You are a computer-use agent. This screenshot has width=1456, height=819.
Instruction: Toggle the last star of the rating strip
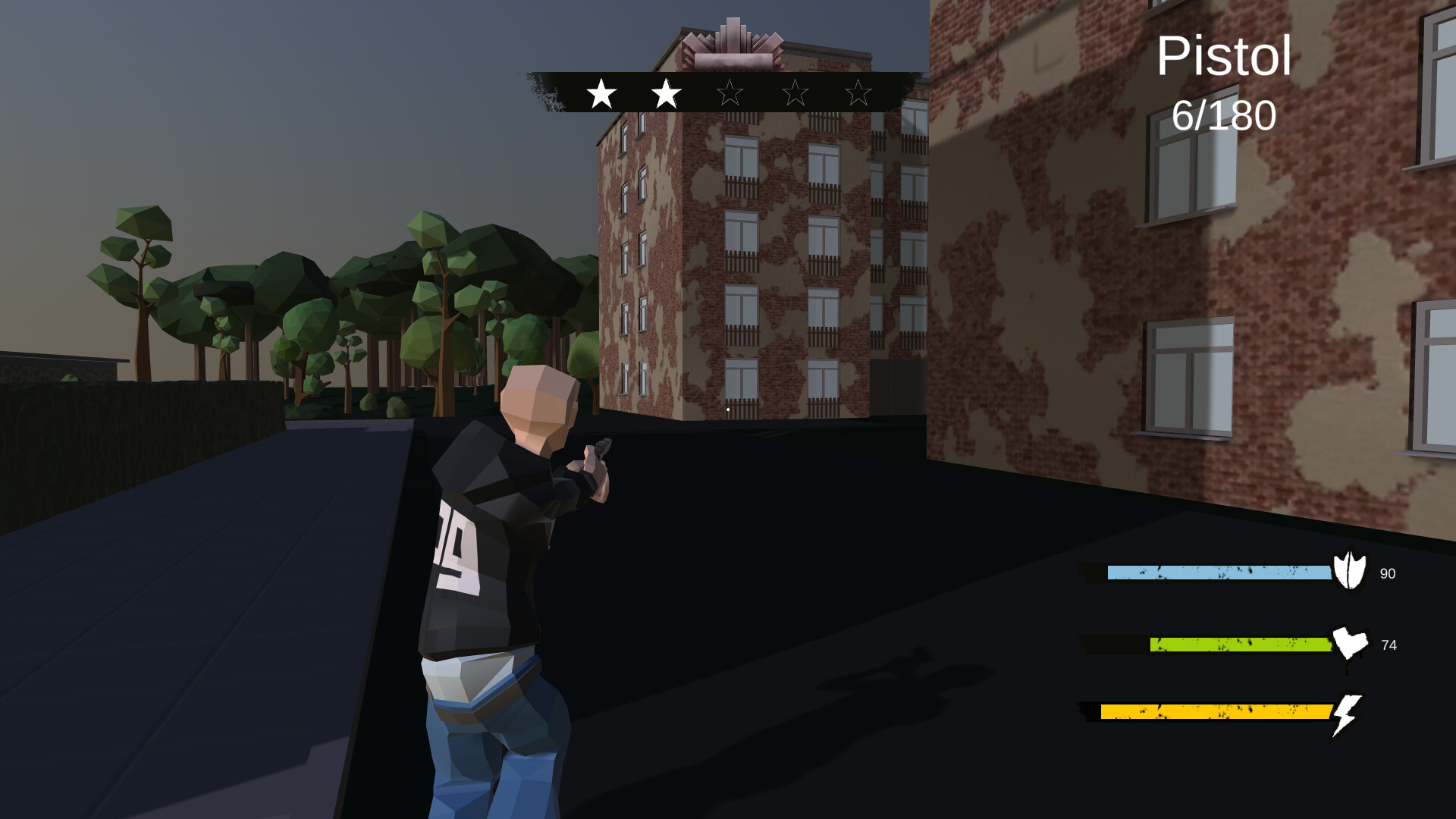coord(859,94)
